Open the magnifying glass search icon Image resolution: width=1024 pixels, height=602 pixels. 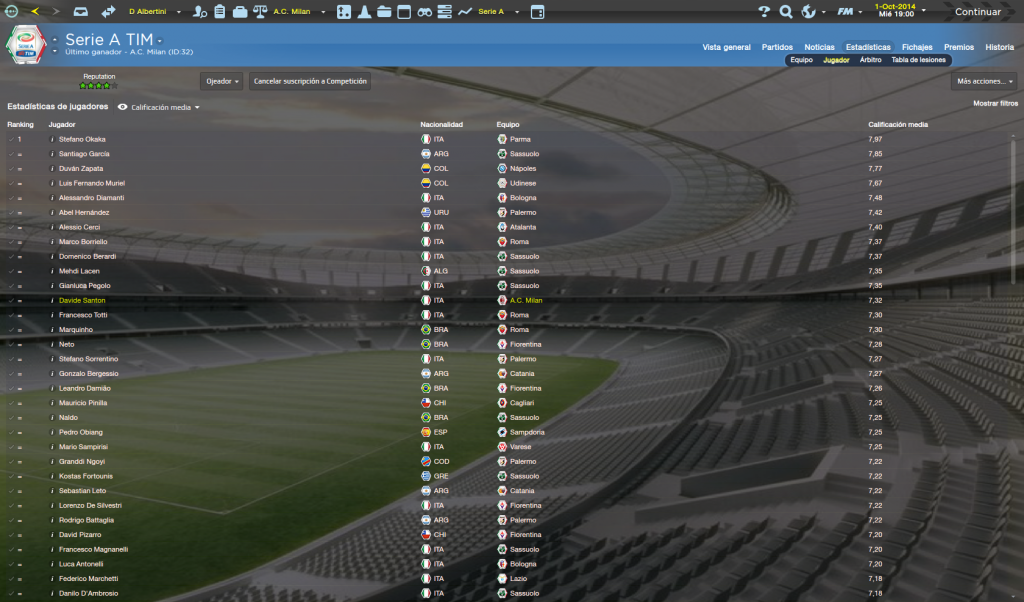click(786, 12)
